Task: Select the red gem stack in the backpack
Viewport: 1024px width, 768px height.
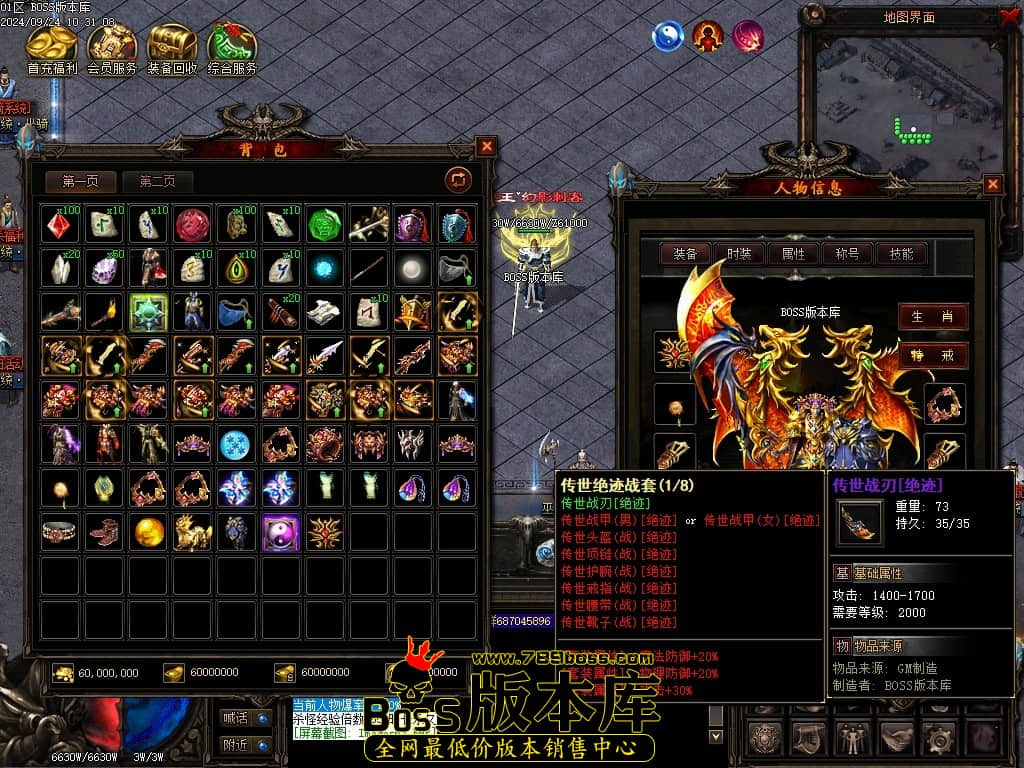Action: click(61, 224)
